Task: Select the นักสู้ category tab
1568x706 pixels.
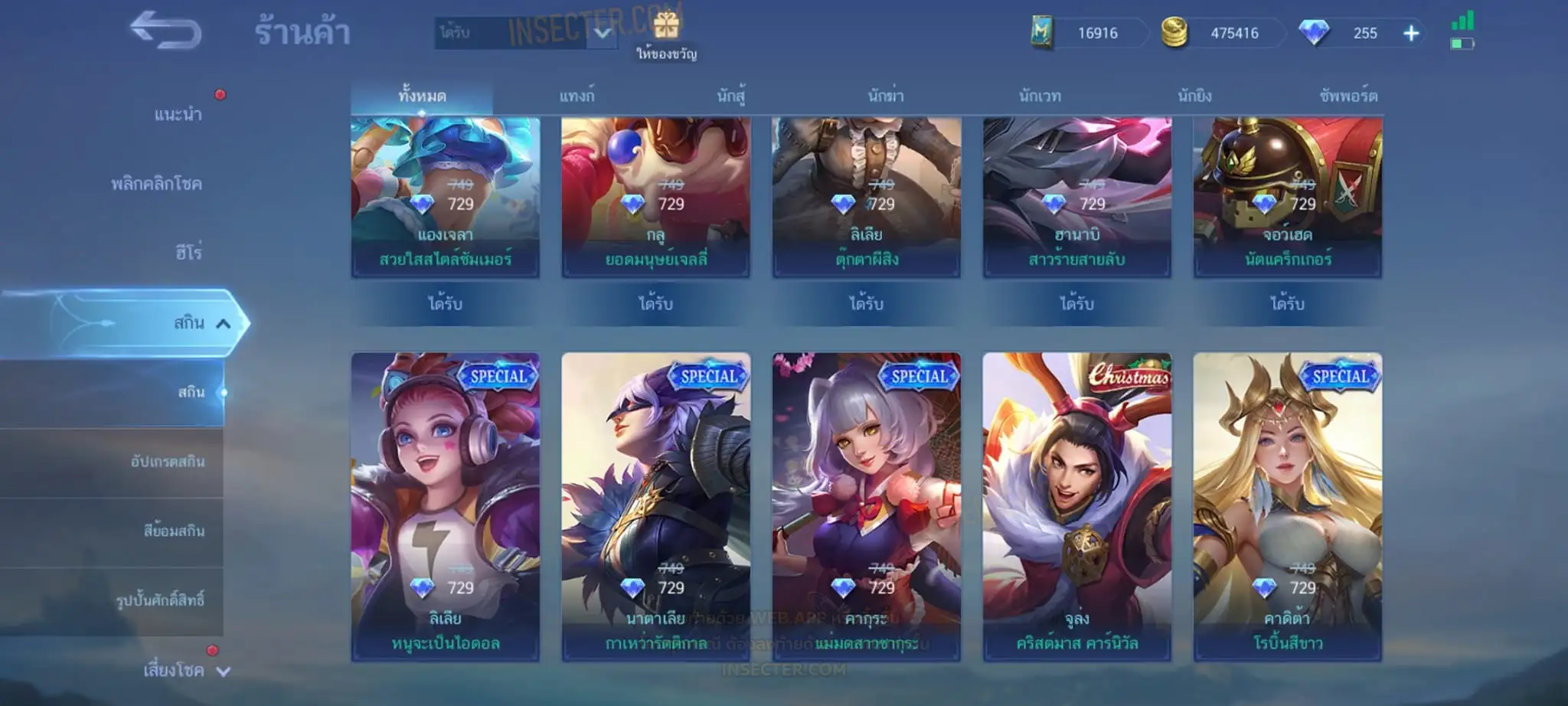Action: click(731, 96)
